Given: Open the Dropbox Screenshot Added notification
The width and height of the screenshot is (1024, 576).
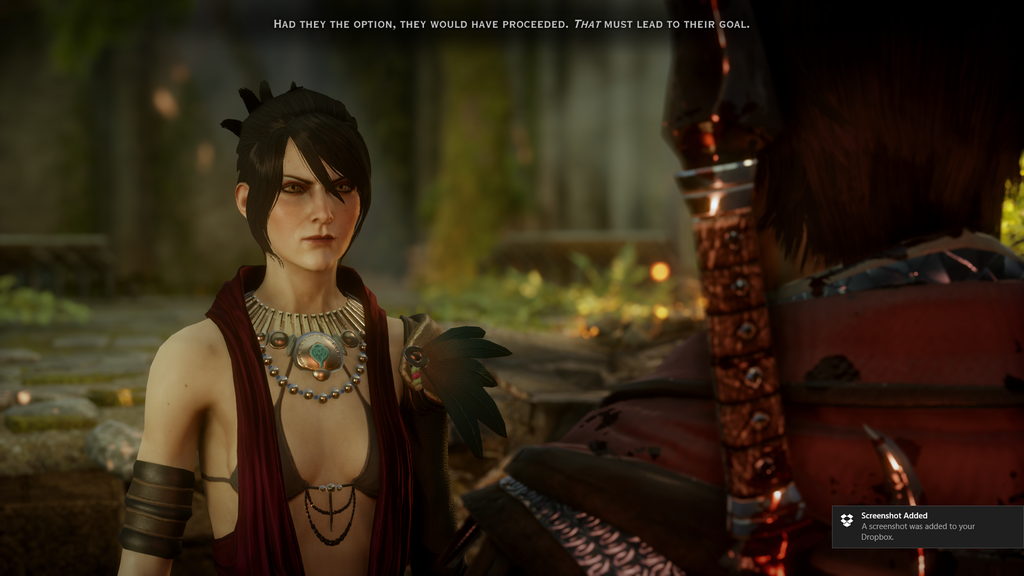Looking at the screenshot, I should coord(927,526).
